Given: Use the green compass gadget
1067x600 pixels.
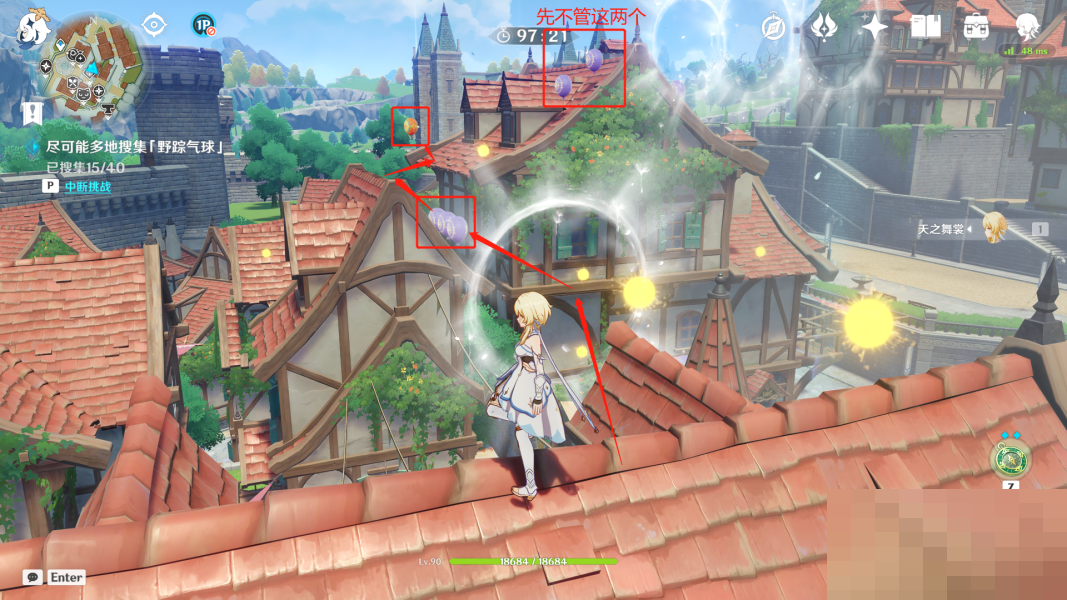Looking at the screenshot, I should 1010,459.
